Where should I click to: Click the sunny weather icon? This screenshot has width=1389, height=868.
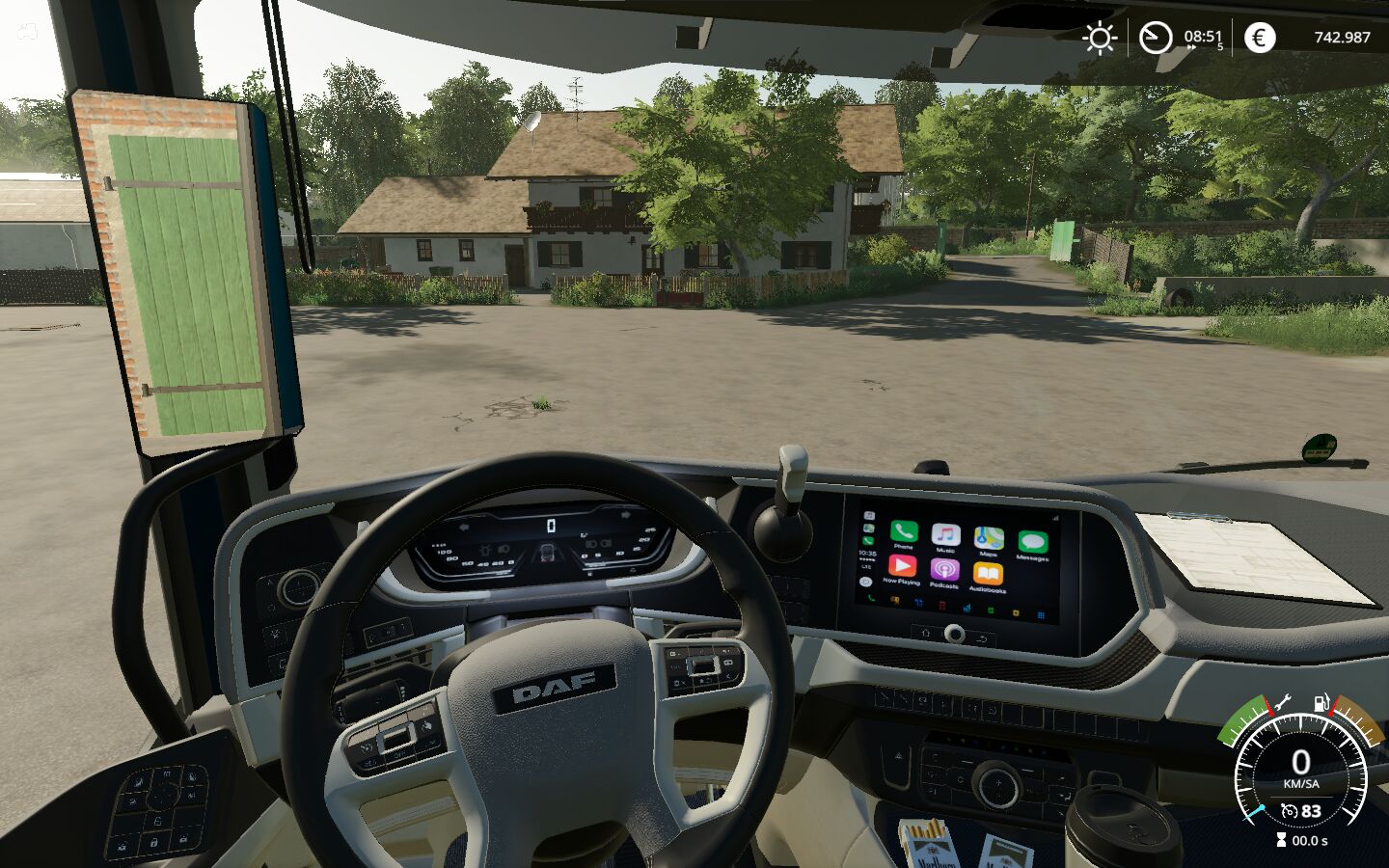[1099, 38]
